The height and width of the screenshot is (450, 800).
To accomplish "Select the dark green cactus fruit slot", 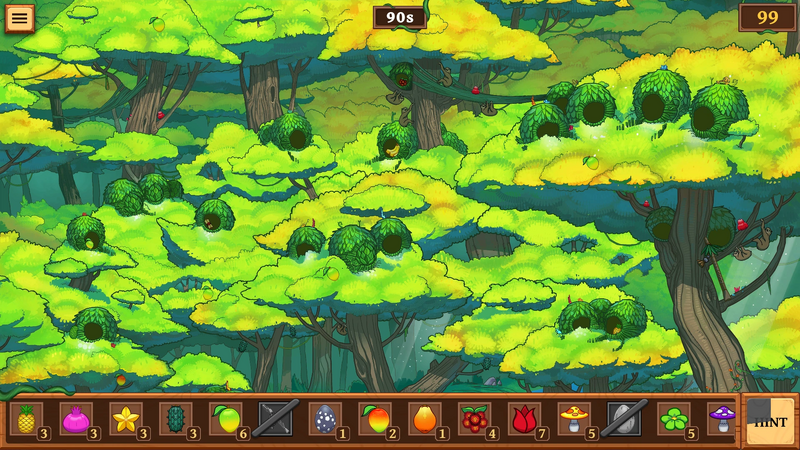I will [x=176, y=419].
